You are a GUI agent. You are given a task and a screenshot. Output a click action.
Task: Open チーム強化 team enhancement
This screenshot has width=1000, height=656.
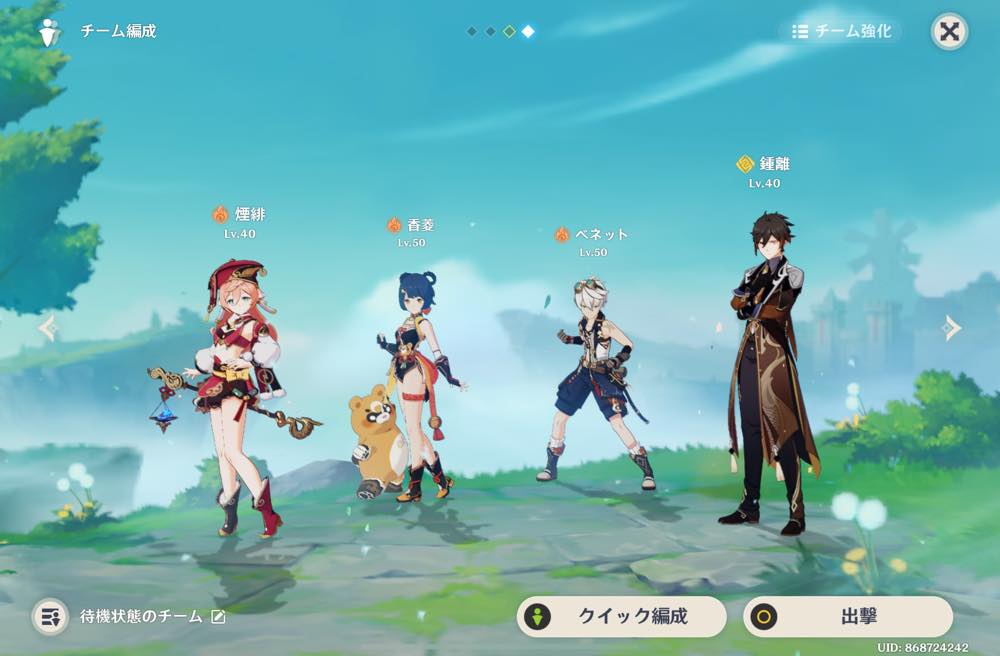click(840, 31)
